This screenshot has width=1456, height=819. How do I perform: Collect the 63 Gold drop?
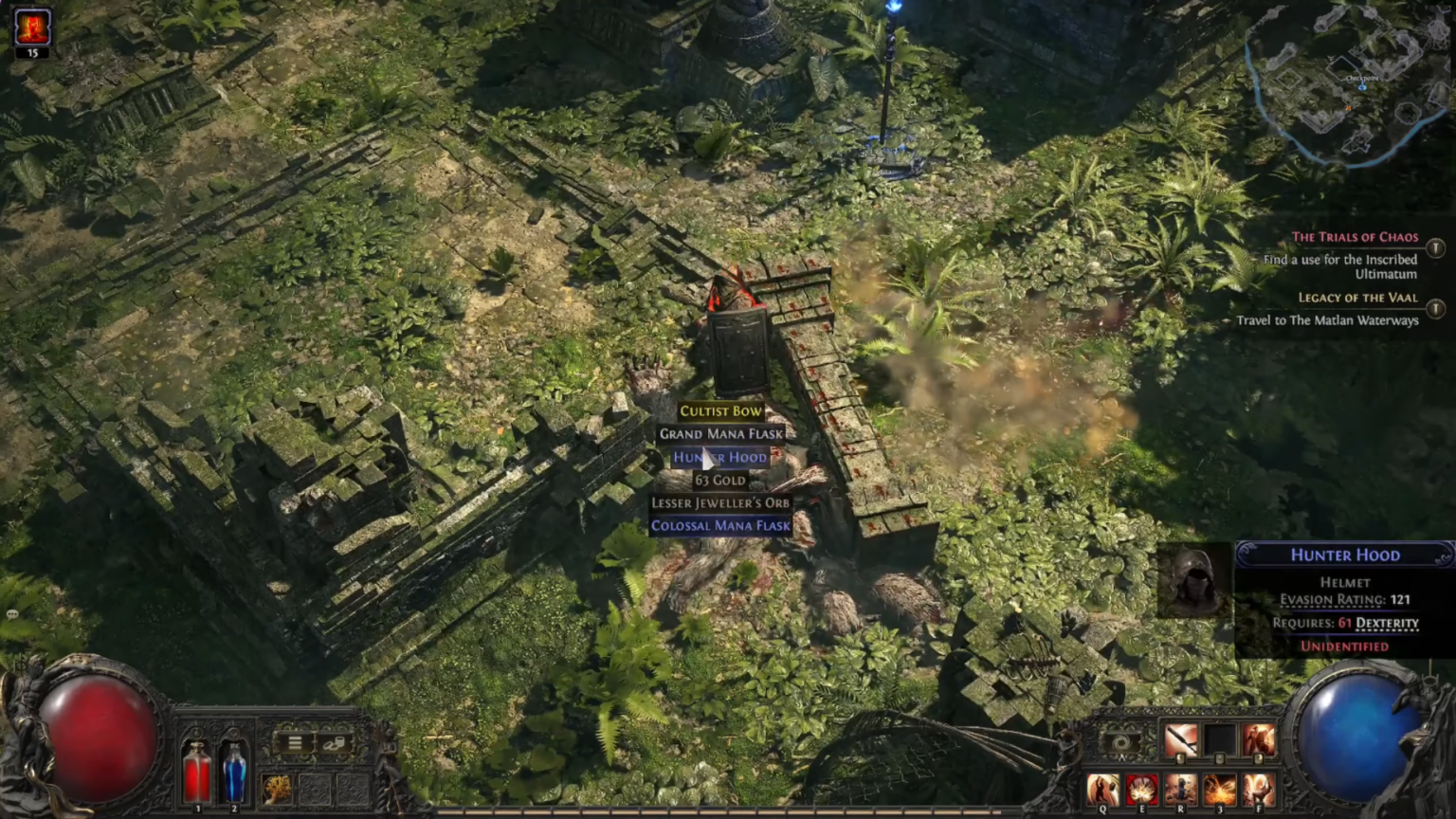[720, 481]
